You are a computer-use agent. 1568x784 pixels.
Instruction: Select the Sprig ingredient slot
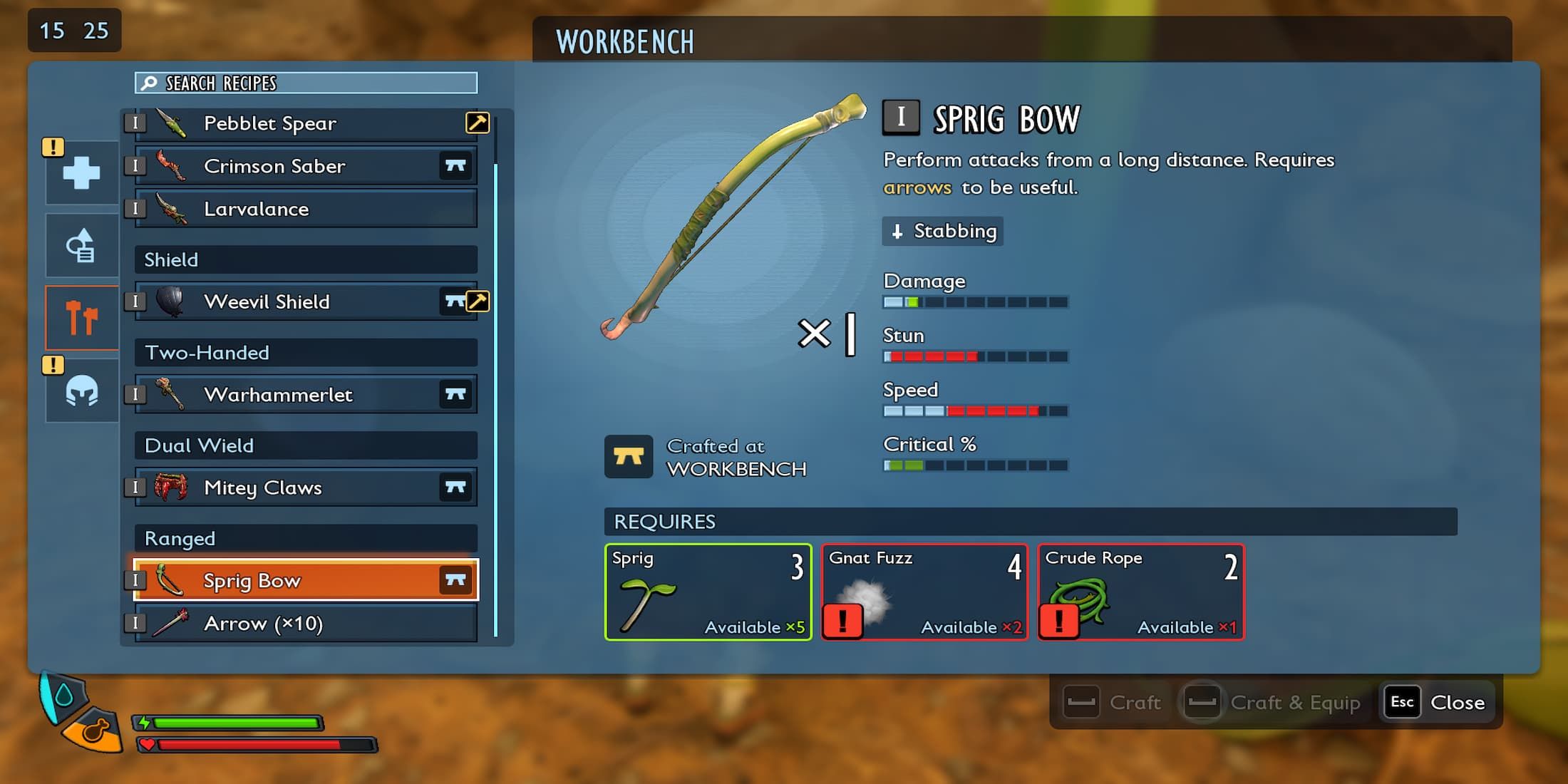click(708, 592)
